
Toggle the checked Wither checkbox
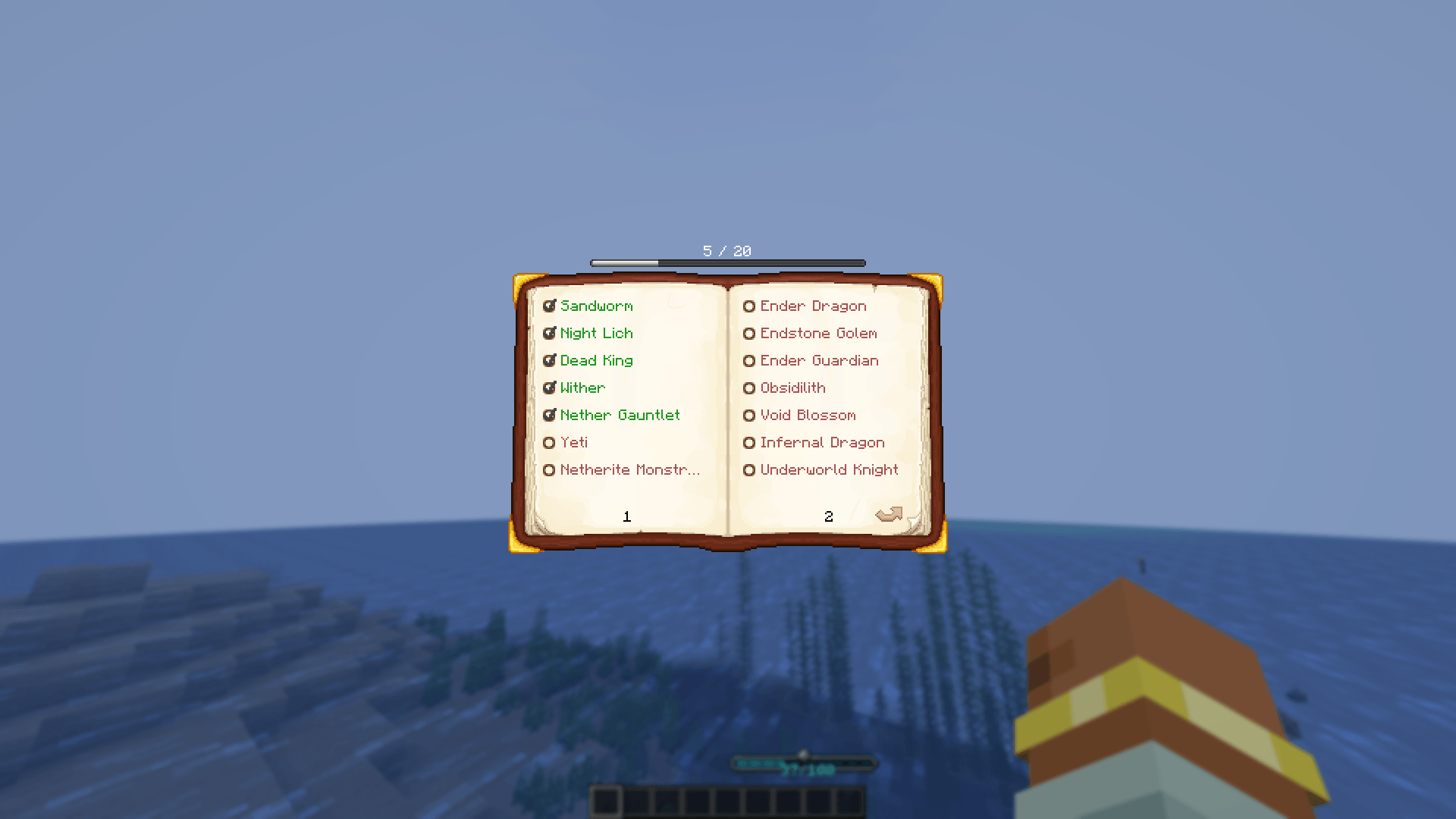550,388
